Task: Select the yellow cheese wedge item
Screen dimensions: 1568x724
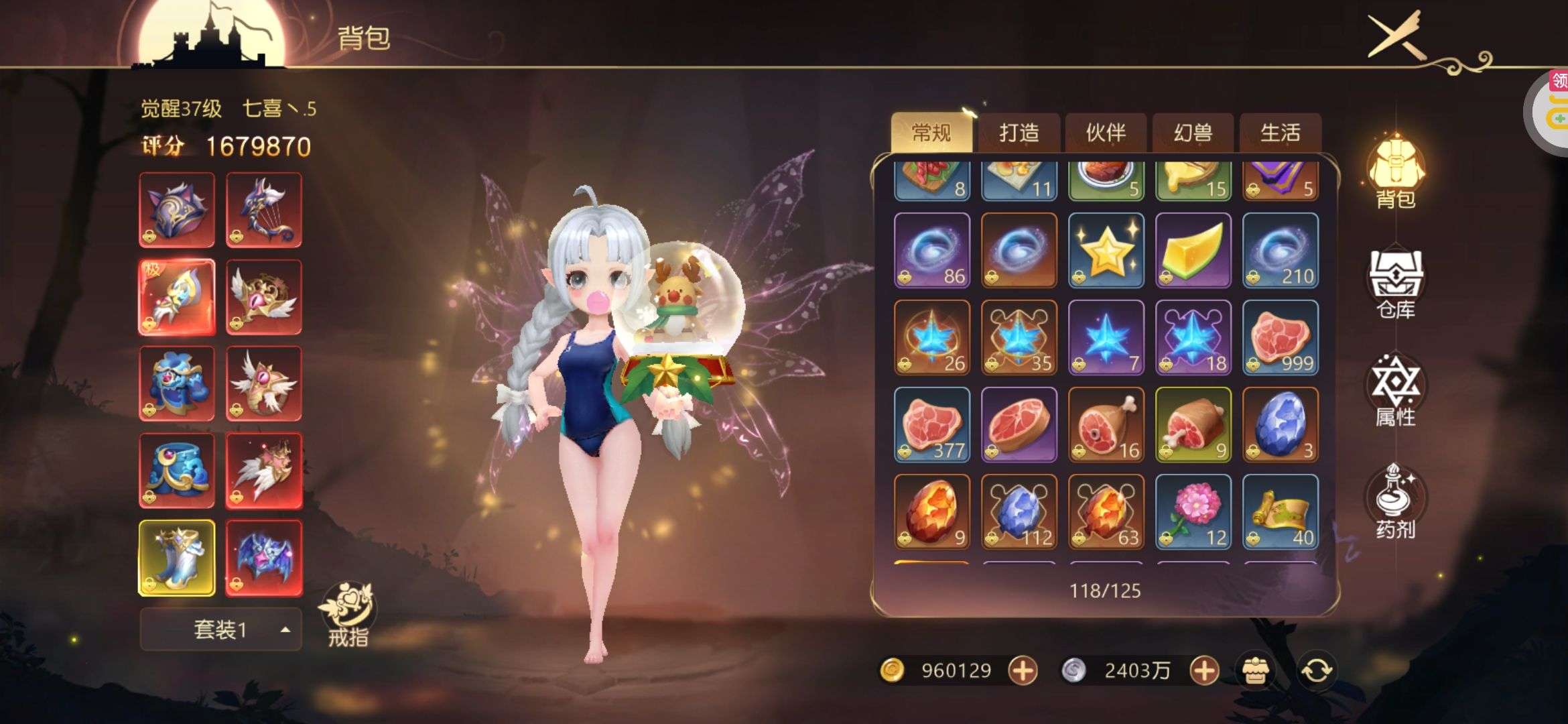Action: pyautogui.click(x=1193, y=250)
